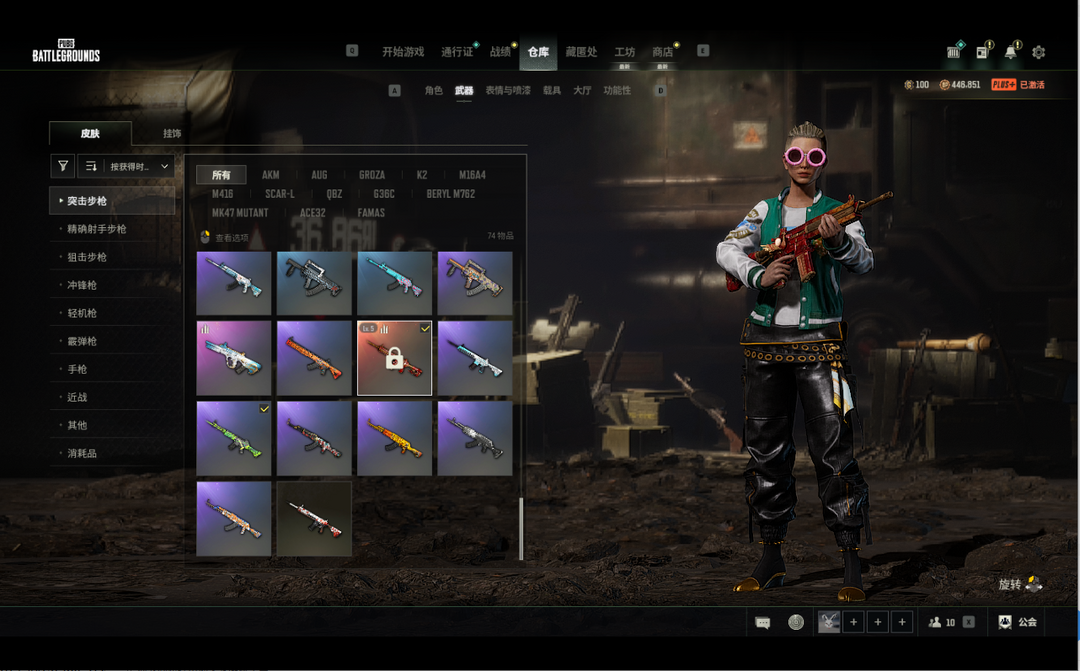Choose the 狙击步枪 category
The width and height of the screenshot is (1080, 671).
tap(87, 257)
